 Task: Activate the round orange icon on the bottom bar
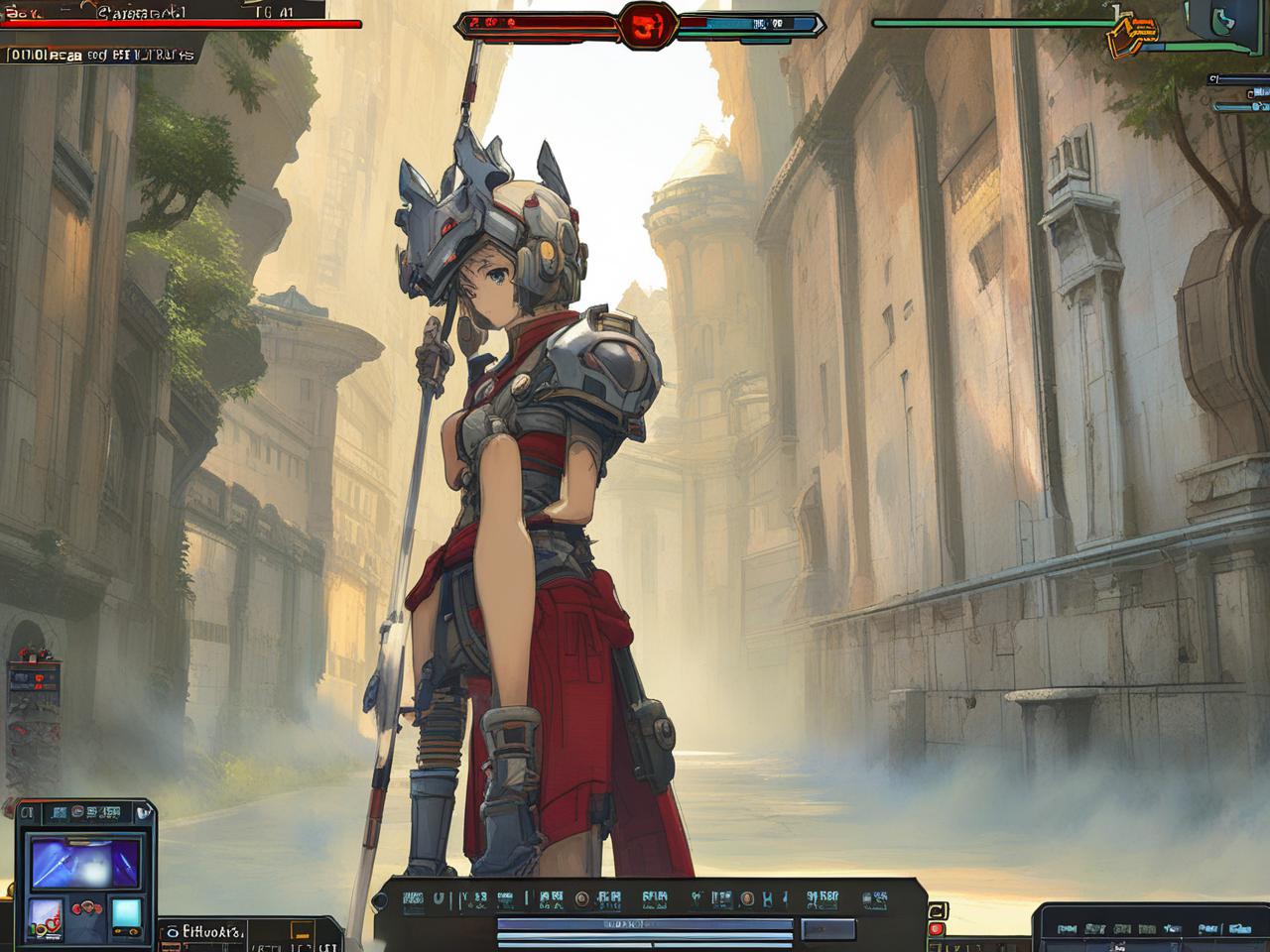point(582,899)
